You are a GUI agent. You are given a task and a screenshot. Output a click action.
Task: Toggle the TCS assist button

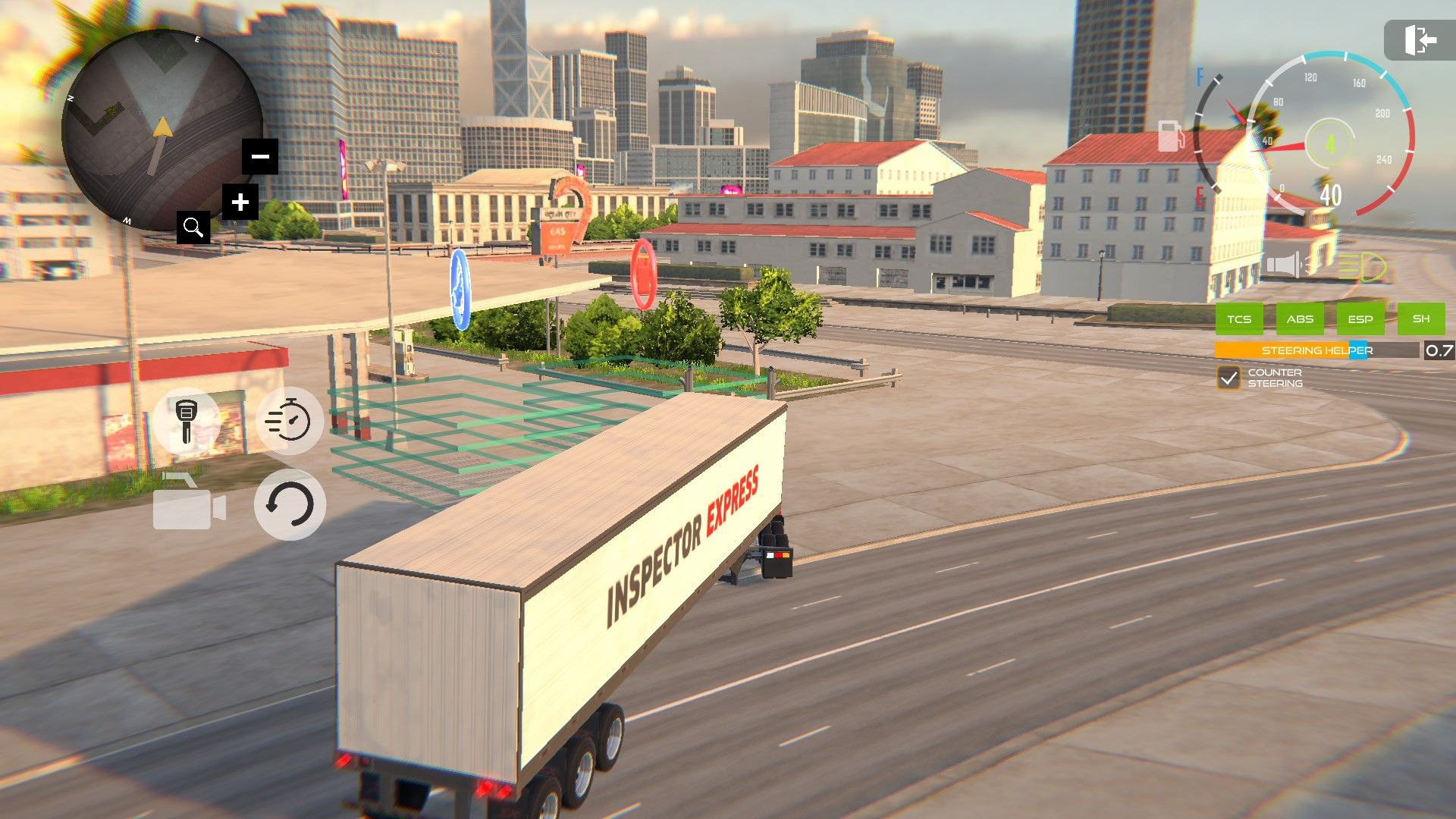pyautogui.click(x=1239, y=319)
